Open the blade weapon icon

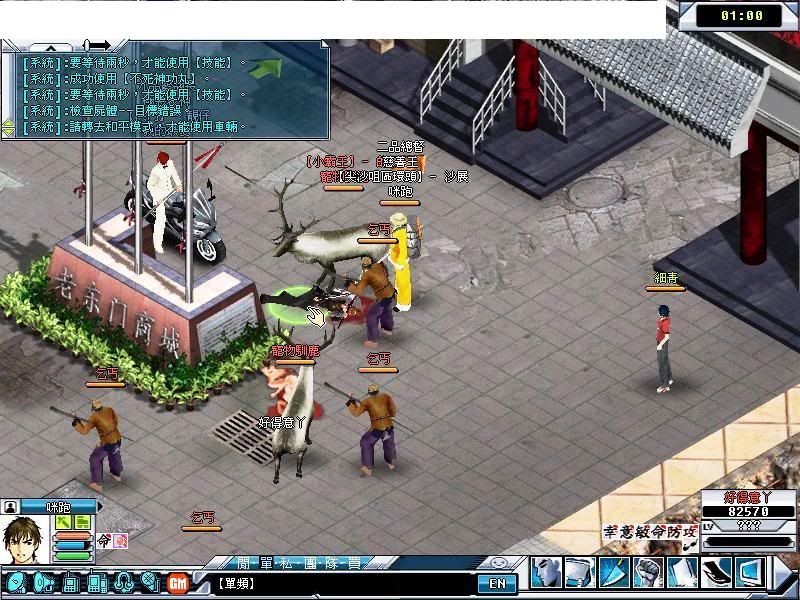click(x=613, y=573)
